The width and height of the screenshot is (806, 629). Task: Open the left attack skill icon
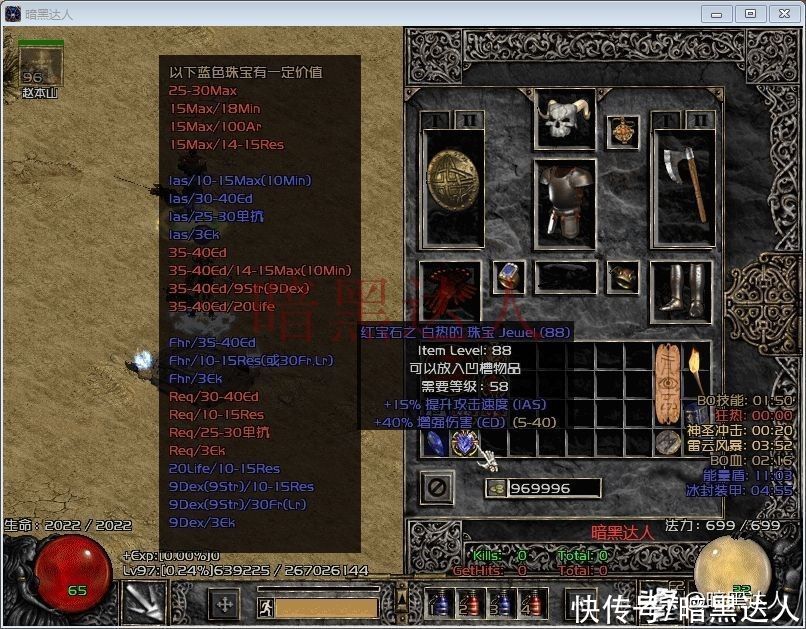tap(143, 603)
